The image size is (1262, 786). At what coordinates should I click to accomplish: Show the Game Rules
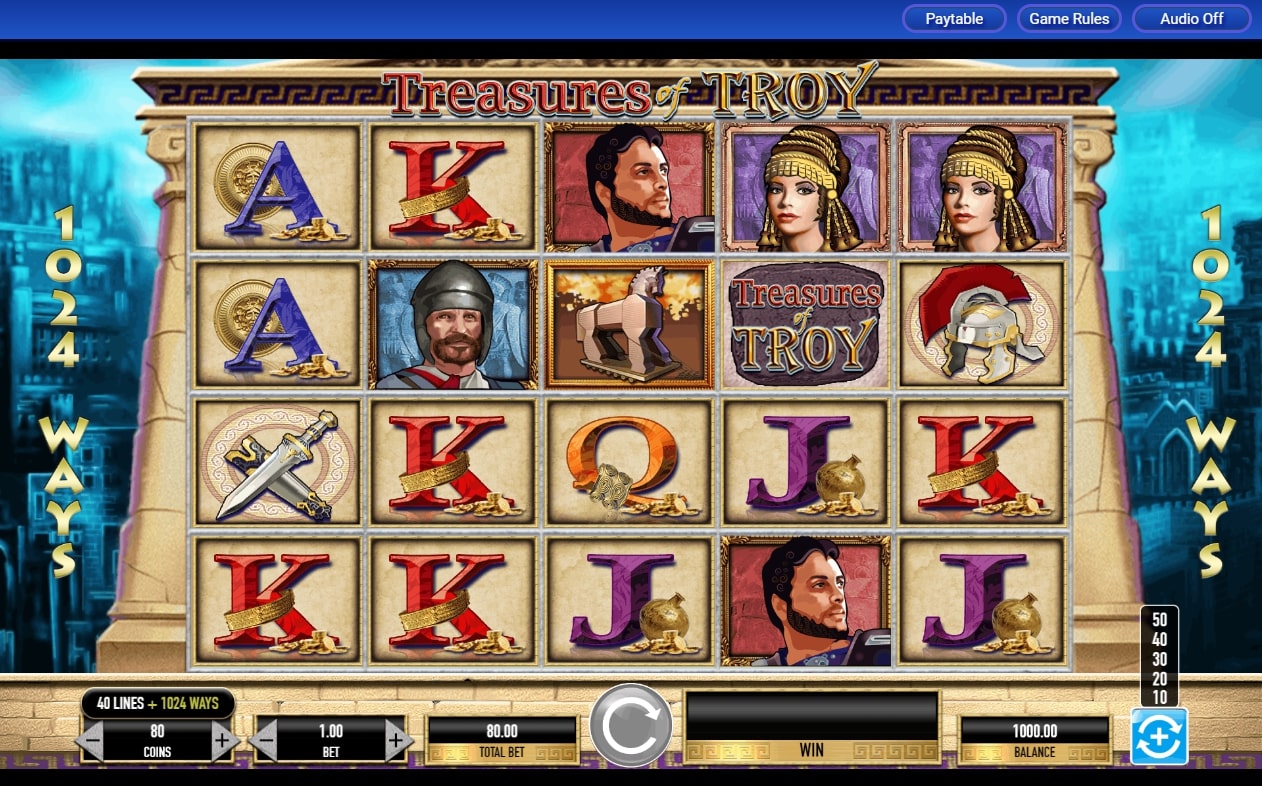click(x=1069, y=19)
